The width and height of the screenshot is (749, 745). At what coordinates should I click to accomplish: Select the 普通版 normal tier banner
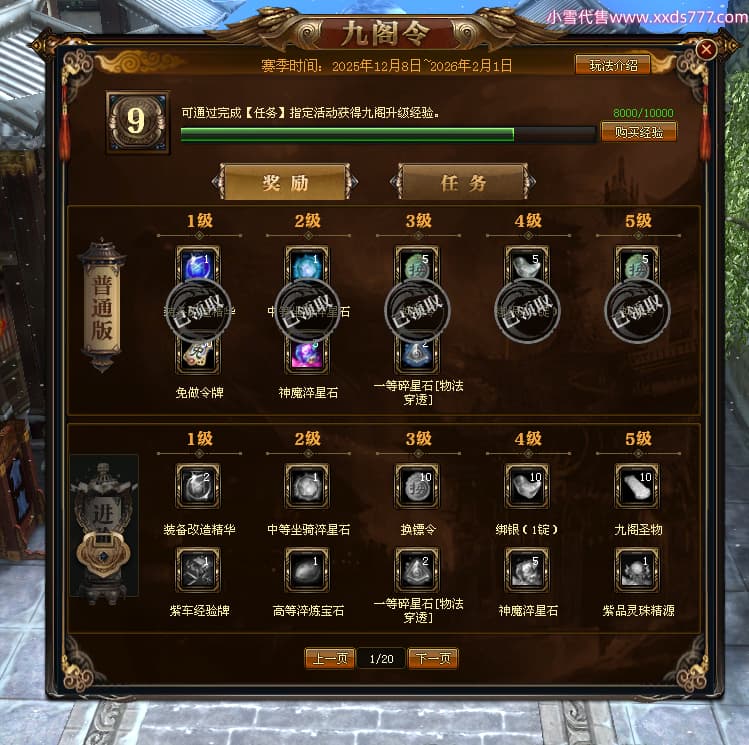coord(102,305)
